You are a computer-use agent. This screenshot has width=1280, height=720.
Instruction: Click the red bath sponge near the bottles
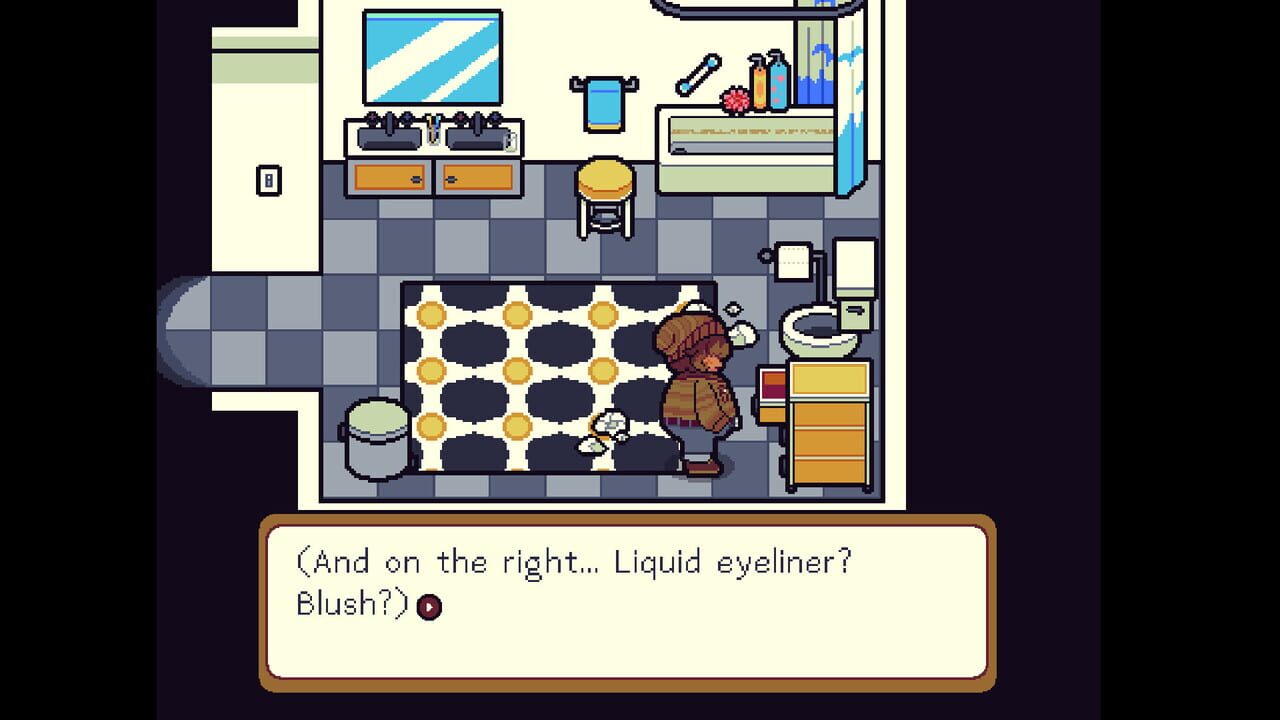733,97
